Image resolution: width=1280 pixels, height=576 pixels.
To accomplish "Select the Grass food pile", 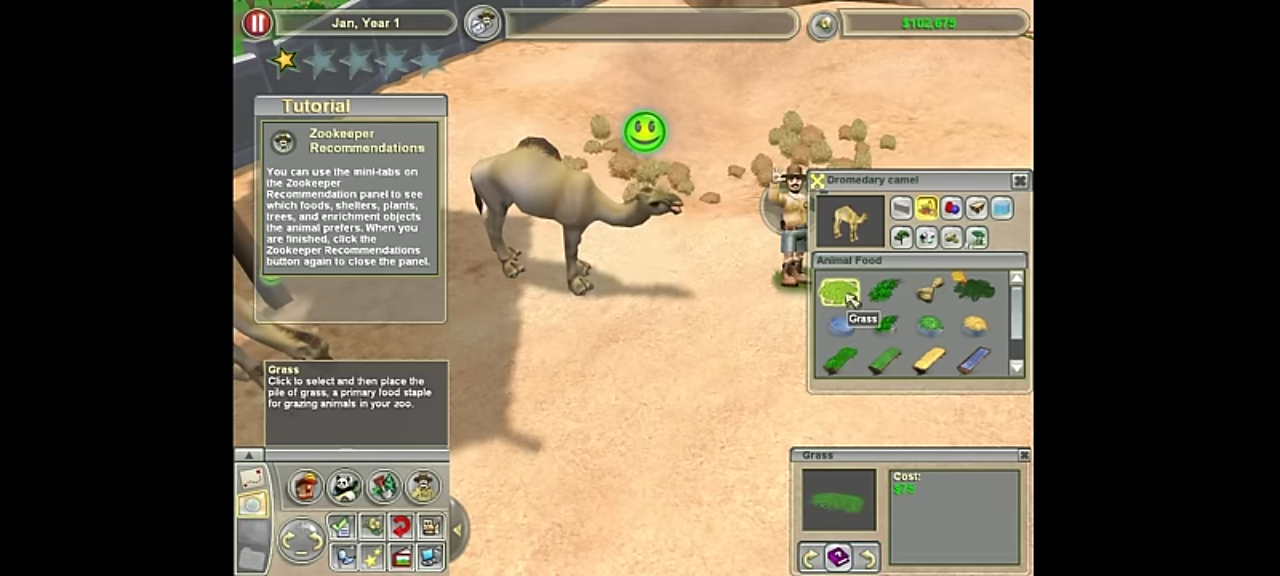I will [x=837, y=291].
